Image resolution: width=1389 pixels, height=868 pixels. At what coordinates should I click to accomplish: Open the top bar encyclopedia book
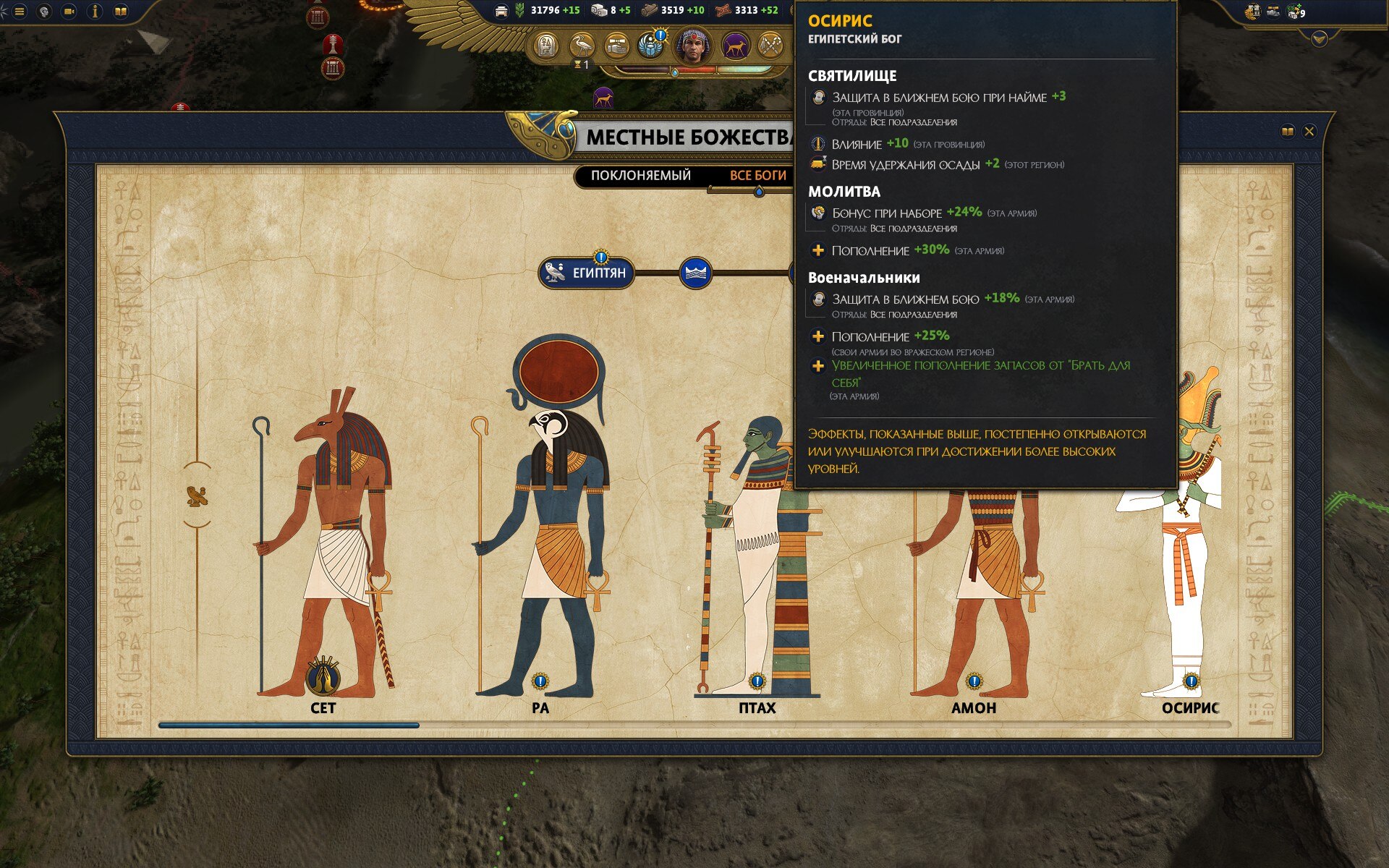(x=121, y=12)
